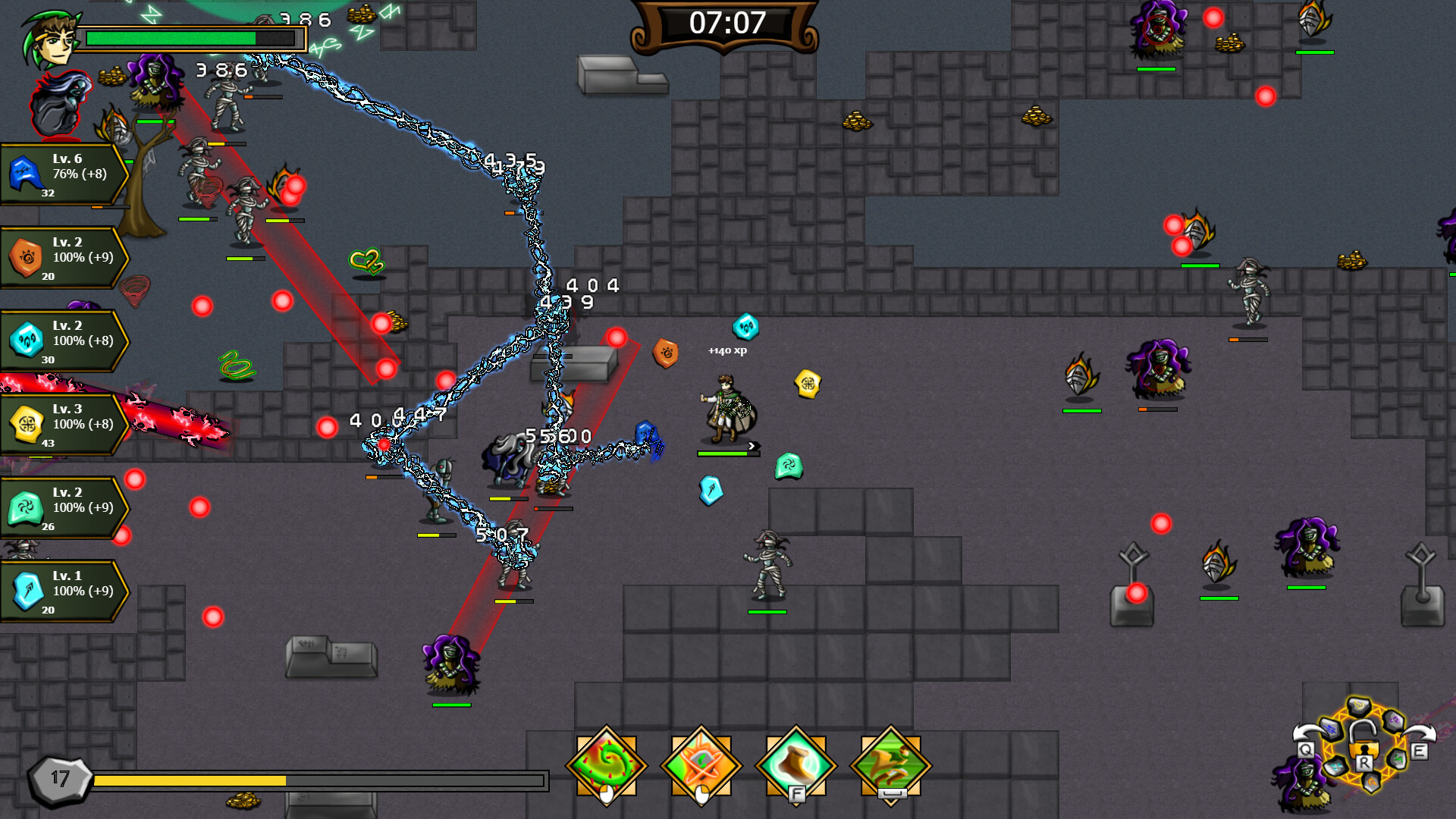Image resolution: width=1456 pixels, height=819 pixels.
Task: Click the level 17 stone badge
Action: pos(58,777)
